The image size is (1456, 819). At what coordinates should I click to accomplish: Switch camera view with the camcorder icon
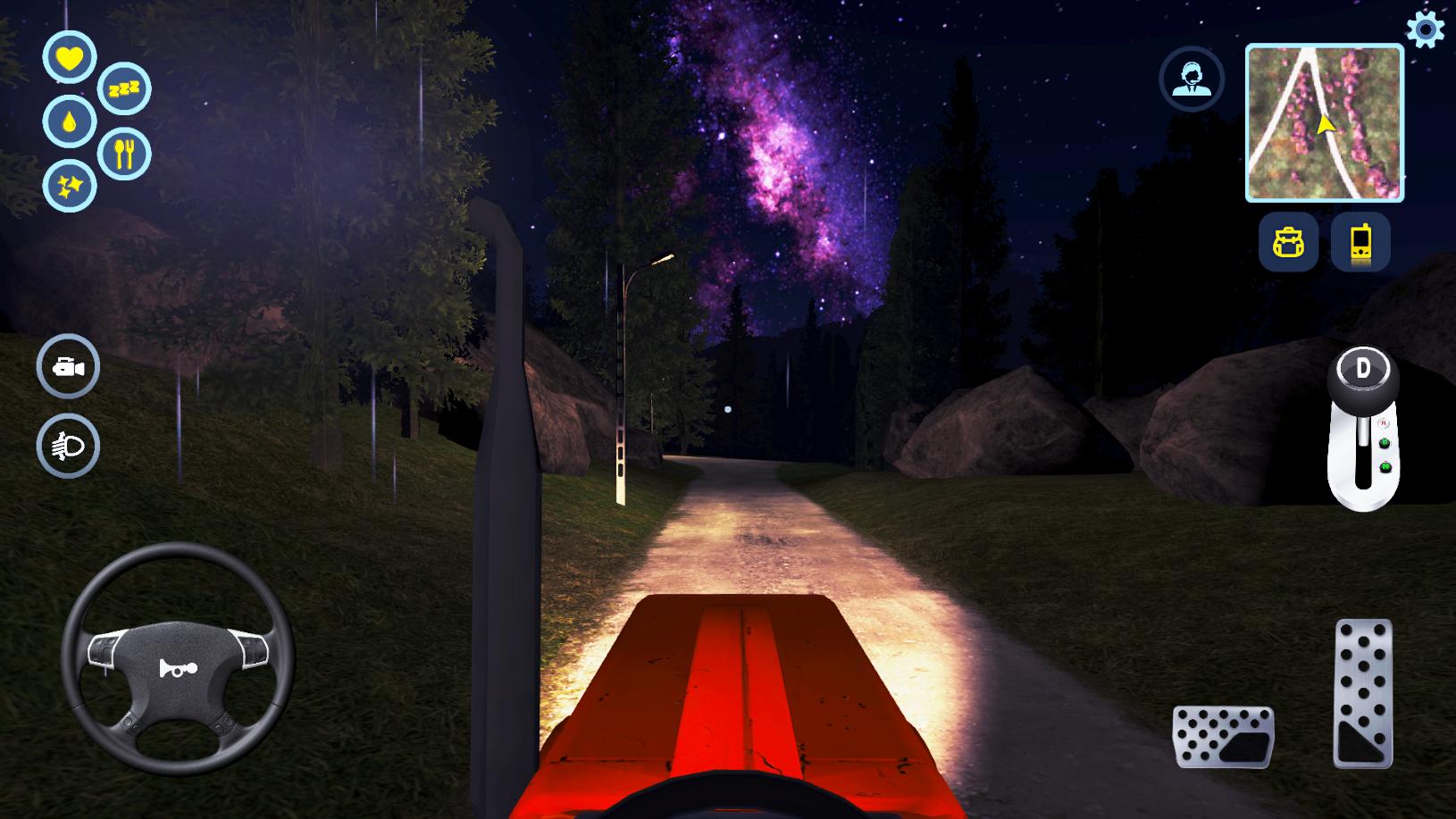tap(68, 367)
